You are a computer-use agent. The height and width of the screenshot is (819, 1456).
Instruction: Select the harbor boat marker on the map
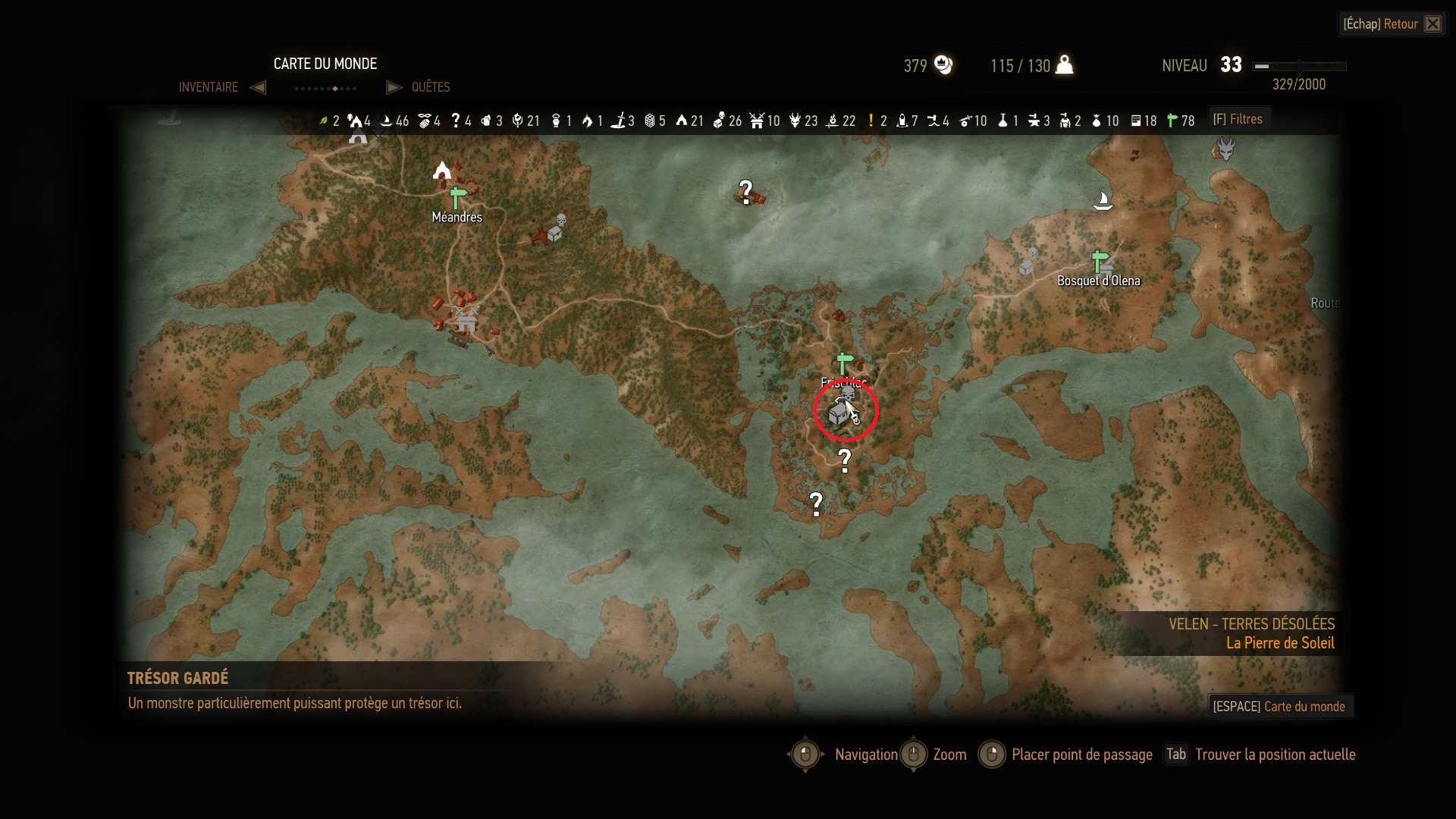coord(1103,200)
